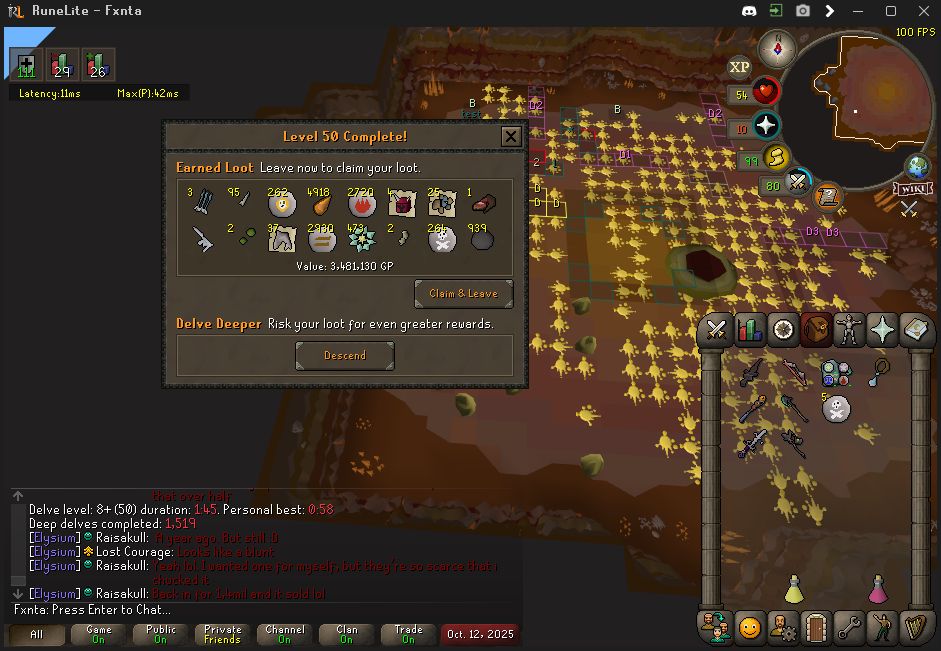This screenshot has width=941, height=651.
Task: Select the death rune in inventory
Action: (x=835, y=407)
